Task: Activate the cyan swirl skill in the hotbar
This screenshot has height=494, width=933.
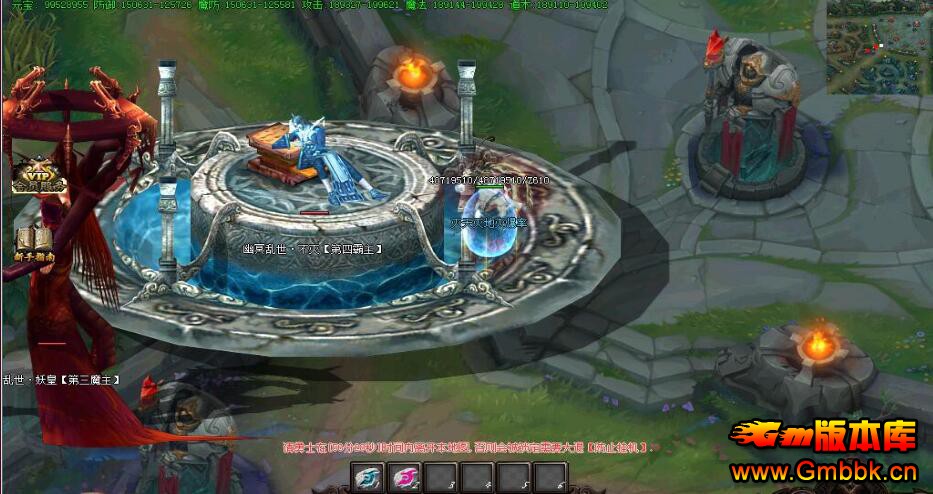Action: tap(369, 478)
